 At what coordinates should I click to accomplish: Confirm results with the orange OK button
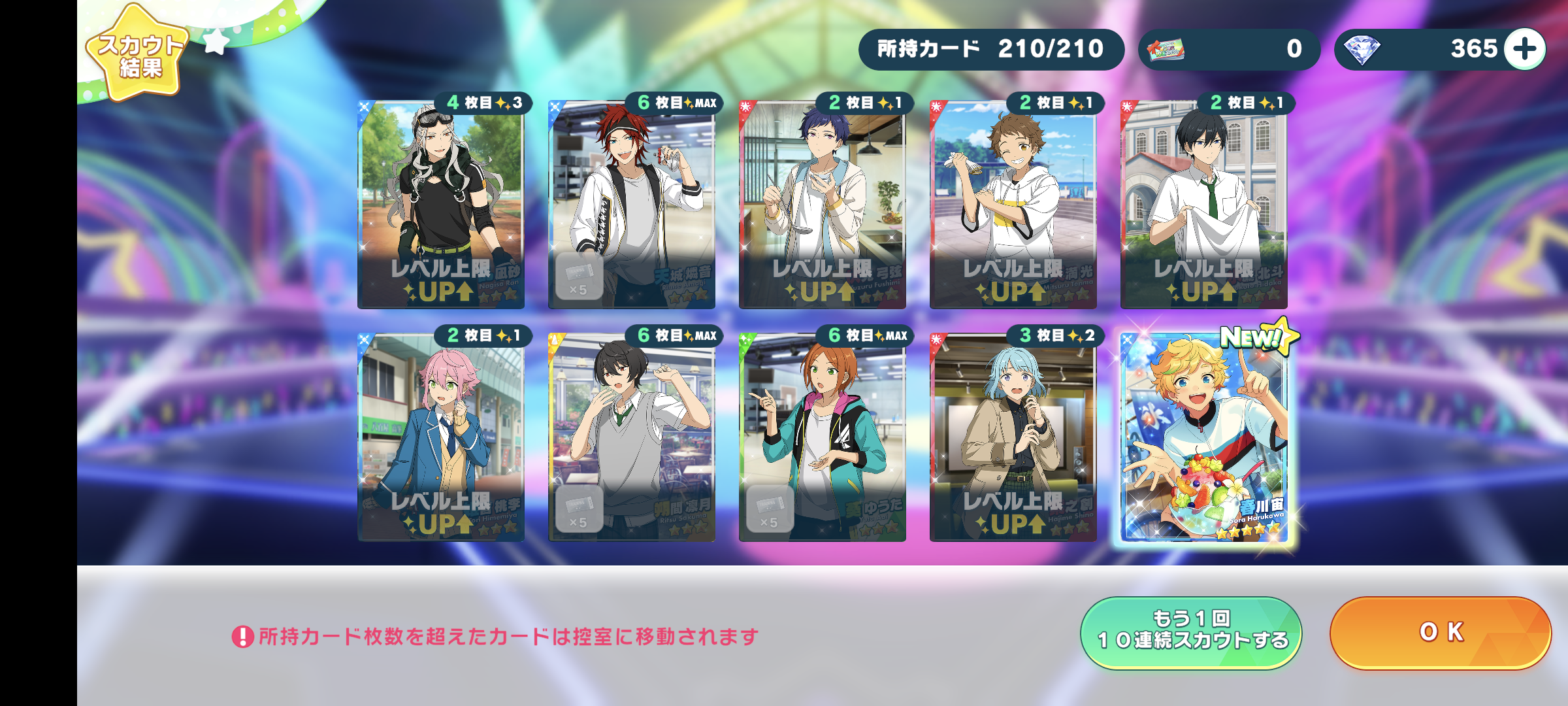(x=1440, y=633)
